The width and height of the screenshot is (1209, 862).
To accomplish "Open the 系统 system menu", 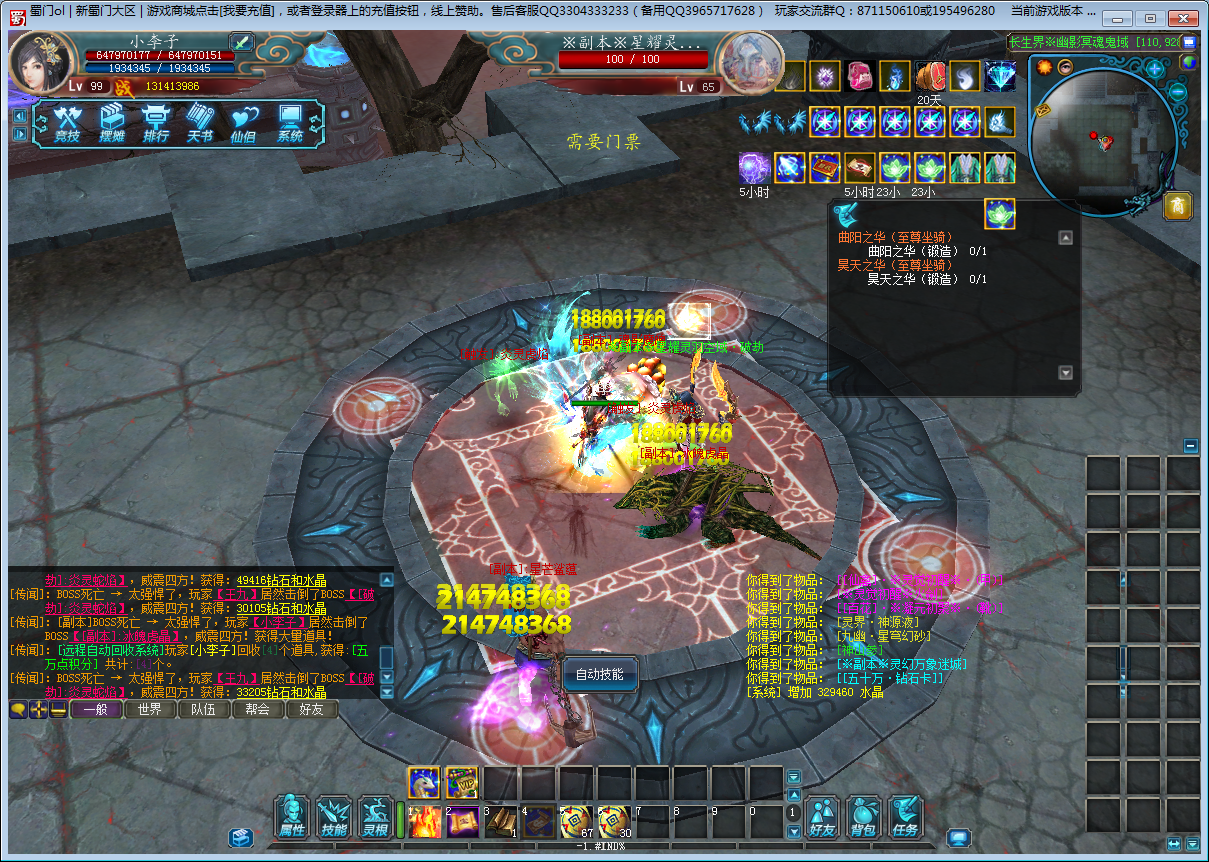I will 290,124.
